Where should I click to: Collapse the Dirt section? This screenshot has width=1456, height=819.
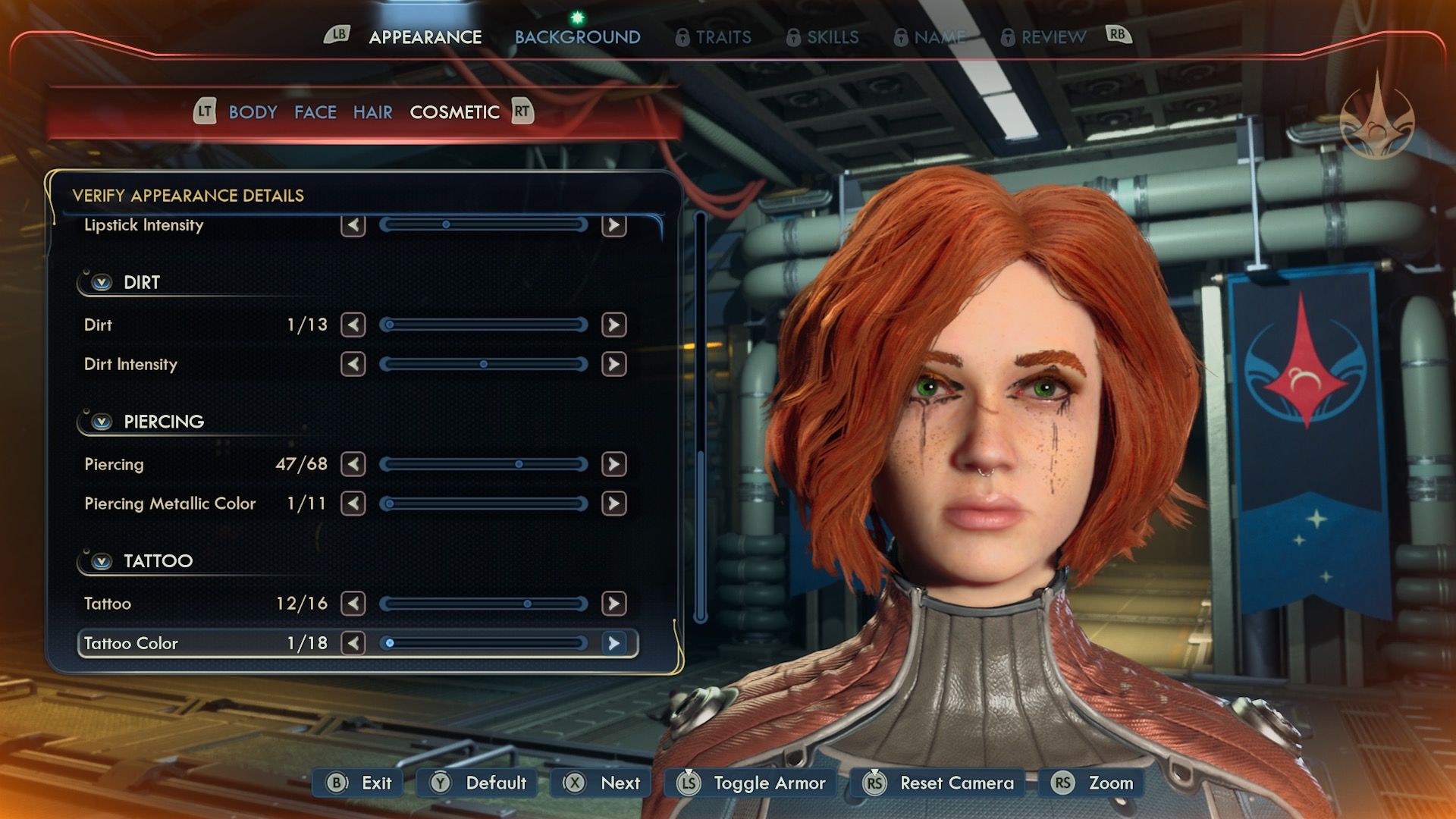click(102, 283)
